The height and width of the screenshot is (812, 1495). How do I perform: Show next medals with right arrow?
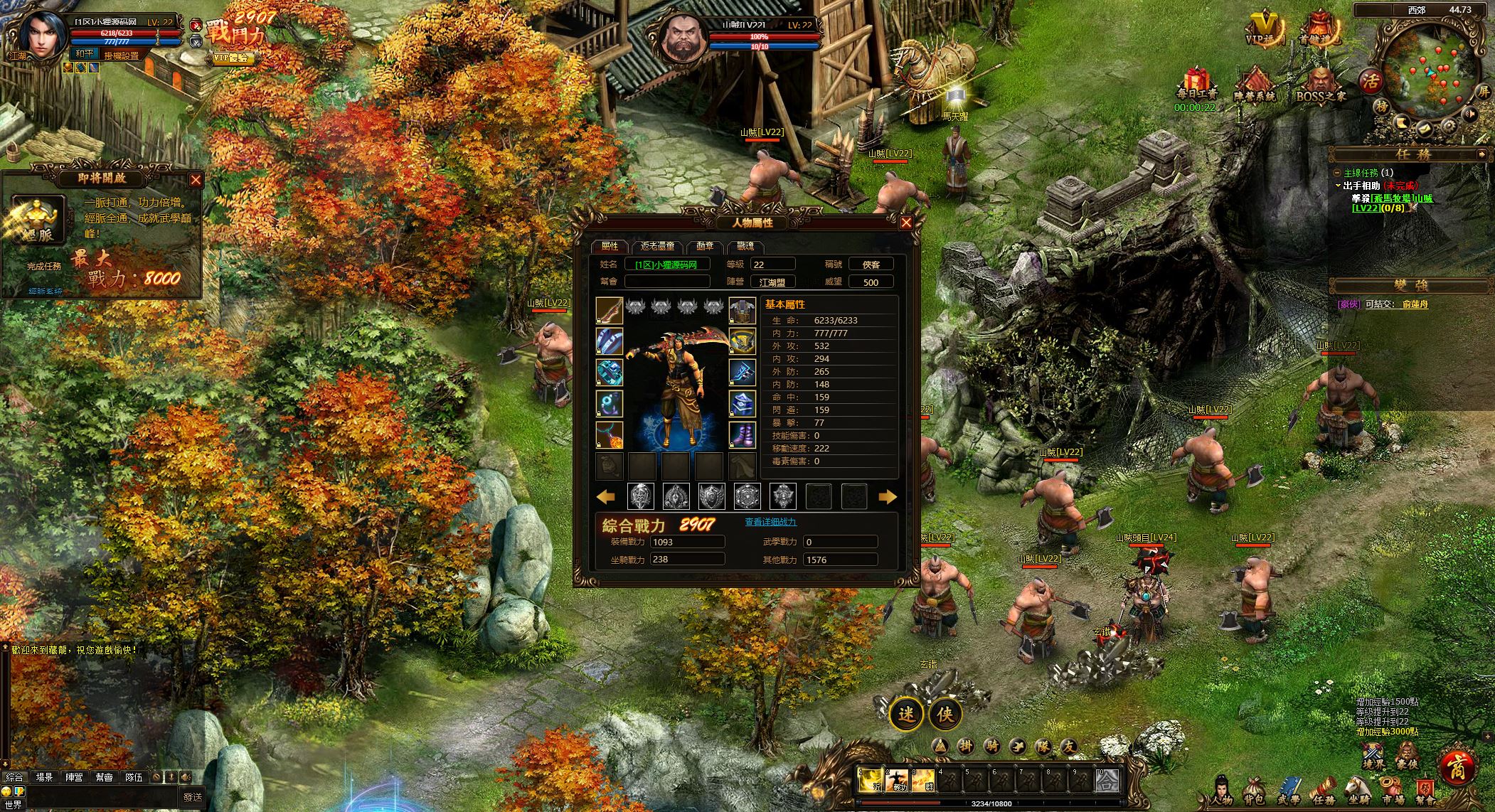[888, 497]
